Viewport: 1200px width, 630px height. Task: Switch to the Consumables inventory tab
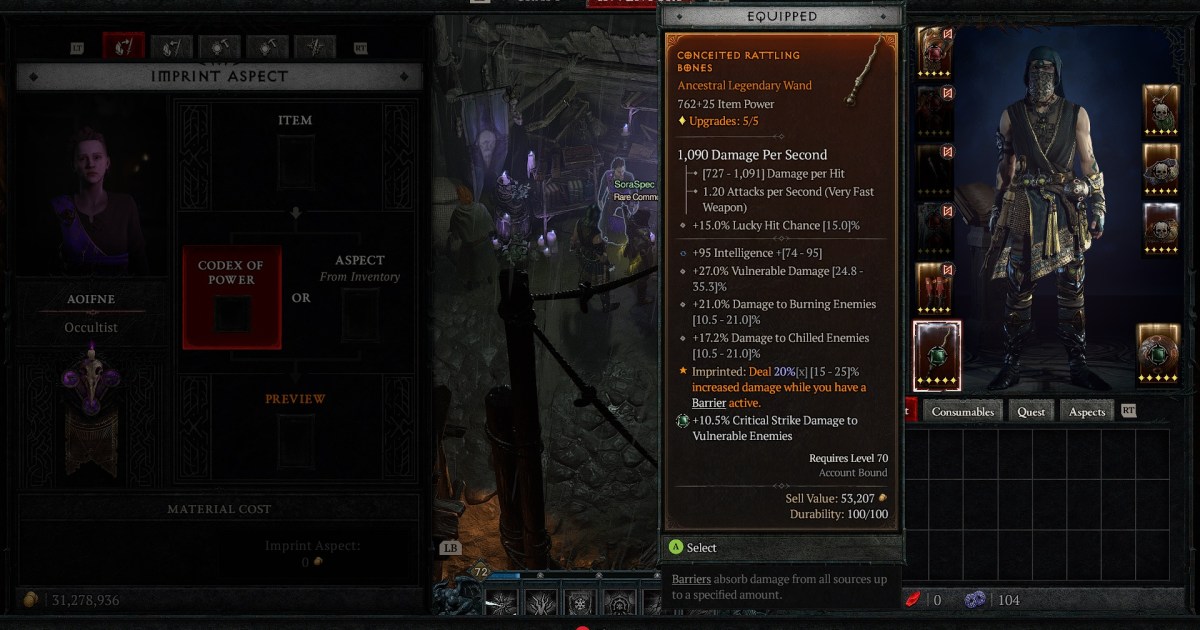963,411
